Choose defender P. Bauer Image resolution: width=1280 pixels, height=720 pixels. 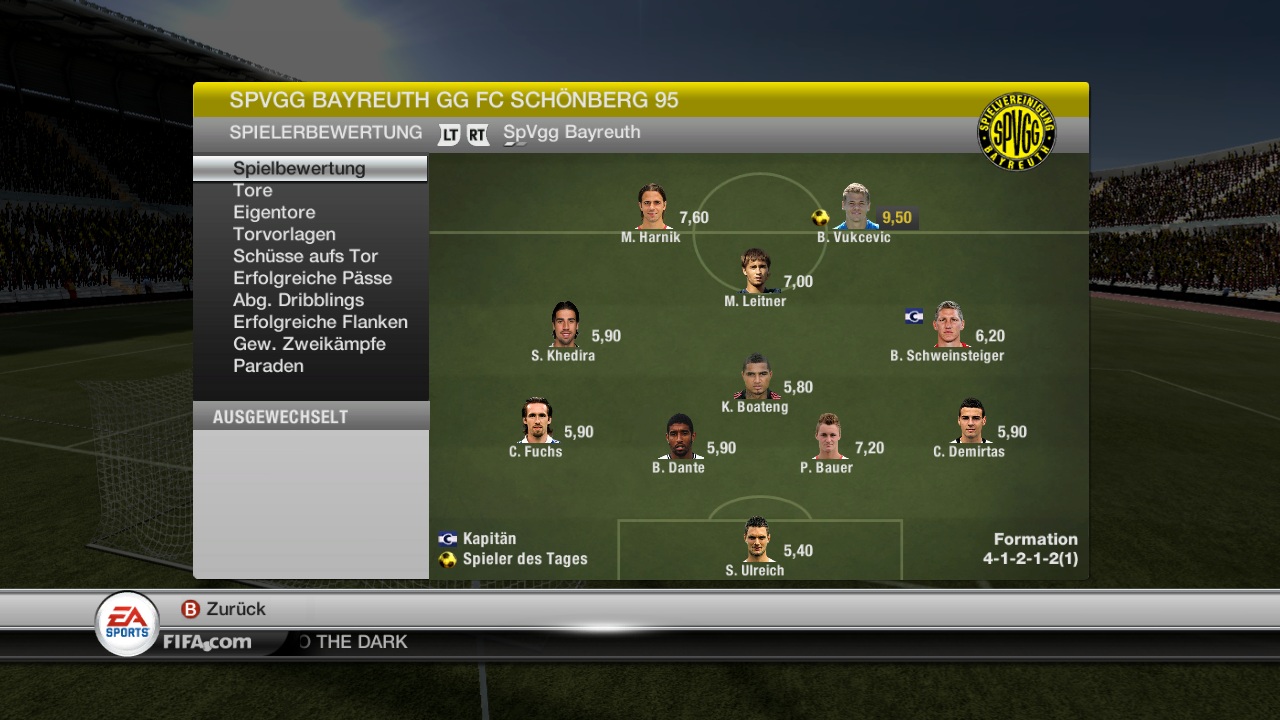(x=829, y=437)
